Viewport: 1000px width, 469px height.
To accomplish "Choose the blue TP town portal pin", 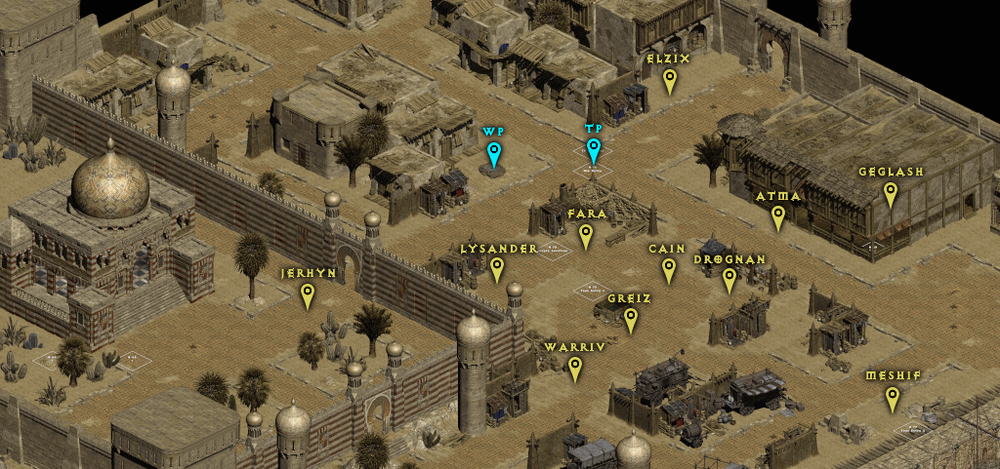I will coord(594,150).
